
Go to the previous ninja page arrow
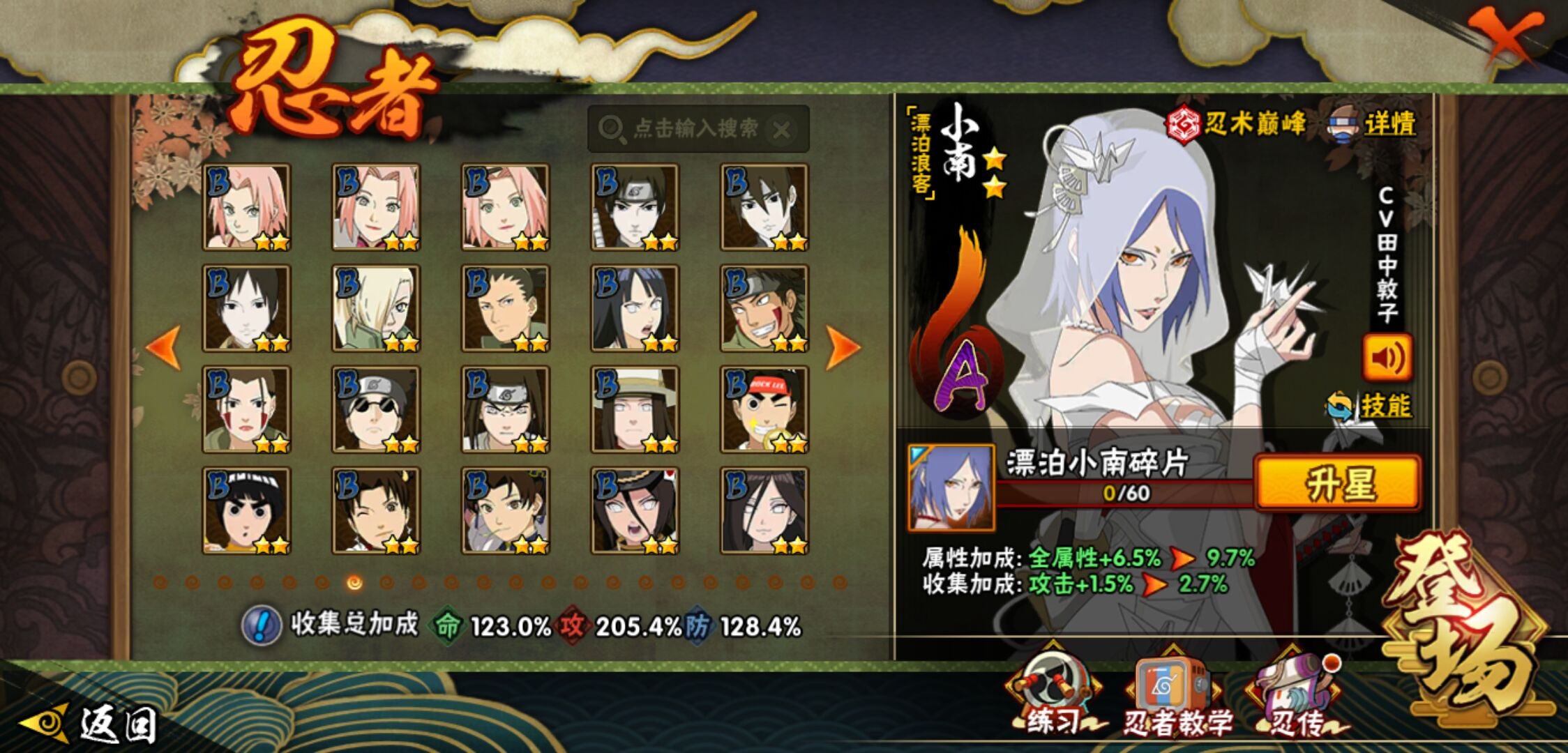165,347
